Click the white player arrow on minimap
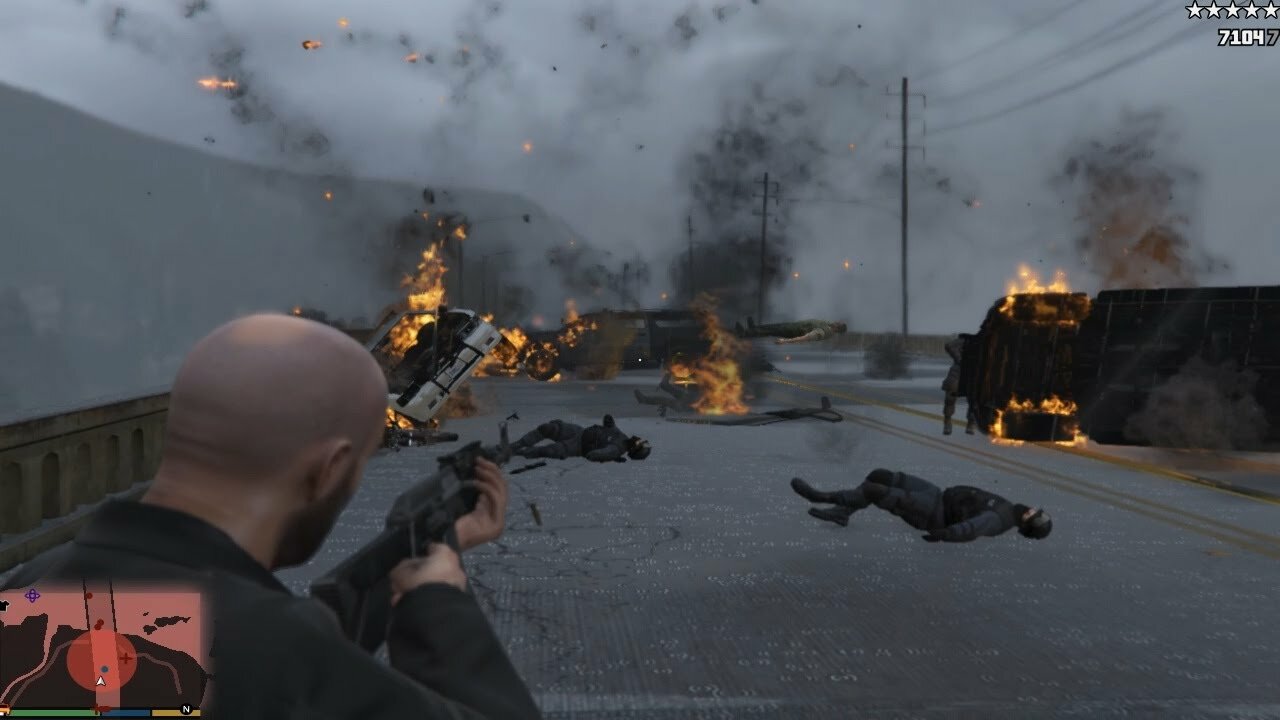This screenshot has height=720, width=1280. click(x=100, y=681)
